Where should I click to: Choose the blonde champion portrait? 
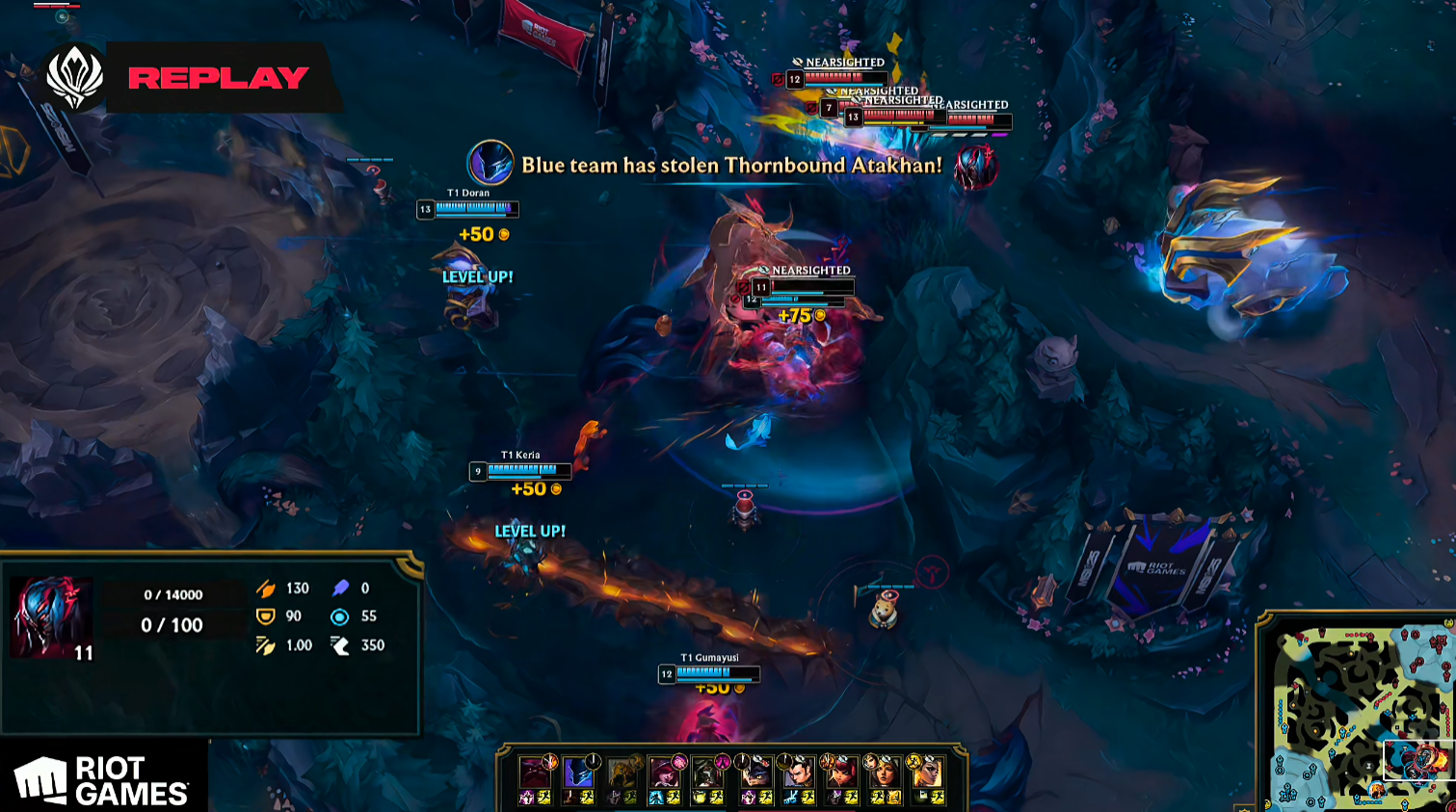pos(926,773)
